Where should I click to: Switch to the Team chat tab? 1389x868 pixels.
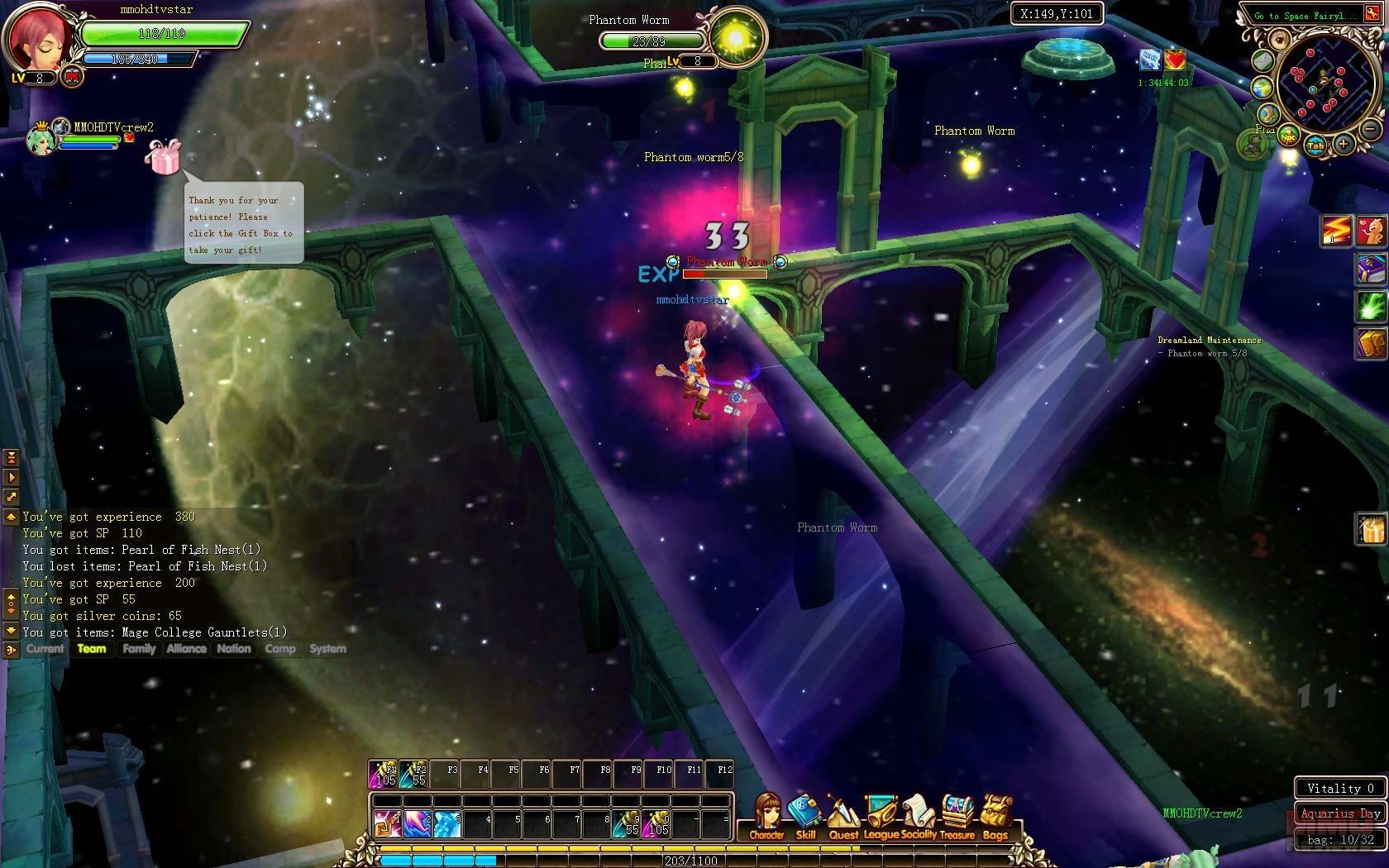pos(92,649)
